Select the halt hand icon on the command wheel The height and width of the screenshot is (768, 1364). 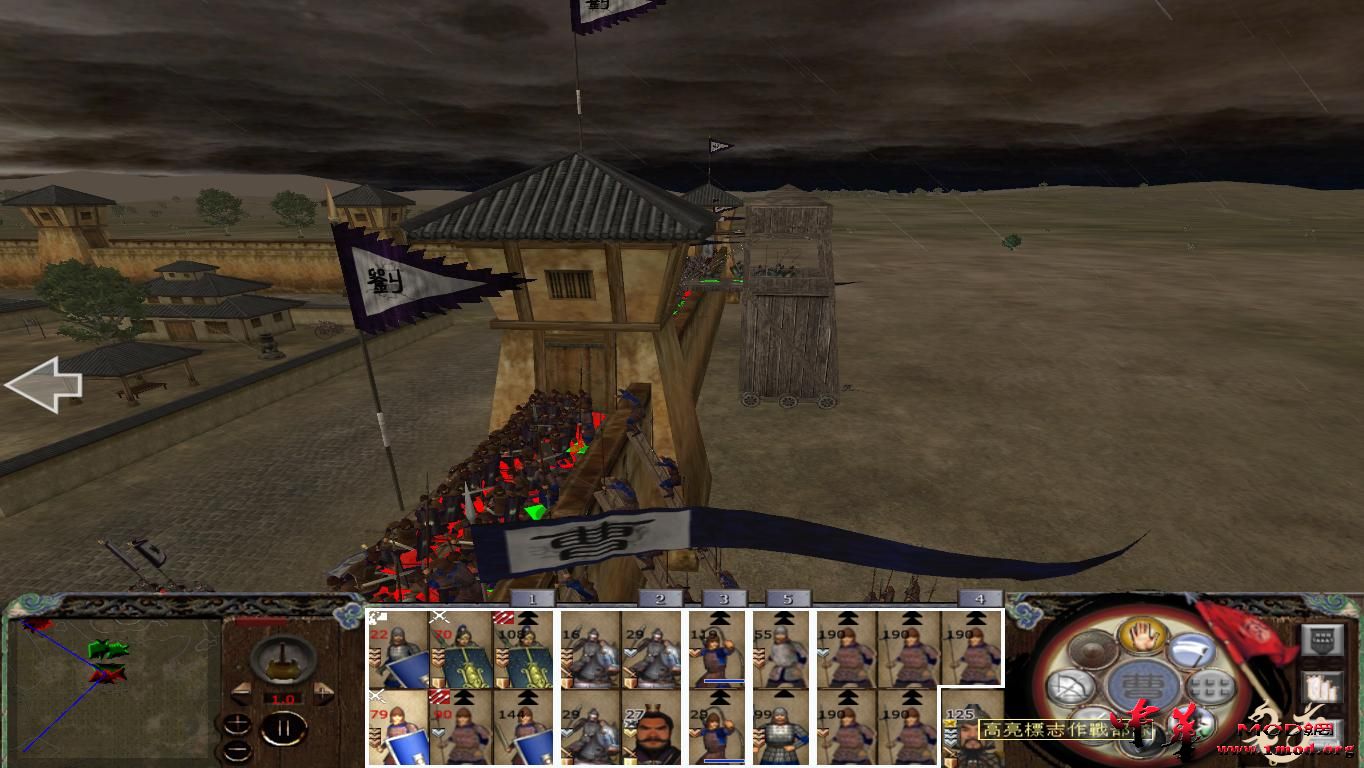[1141, 637]
